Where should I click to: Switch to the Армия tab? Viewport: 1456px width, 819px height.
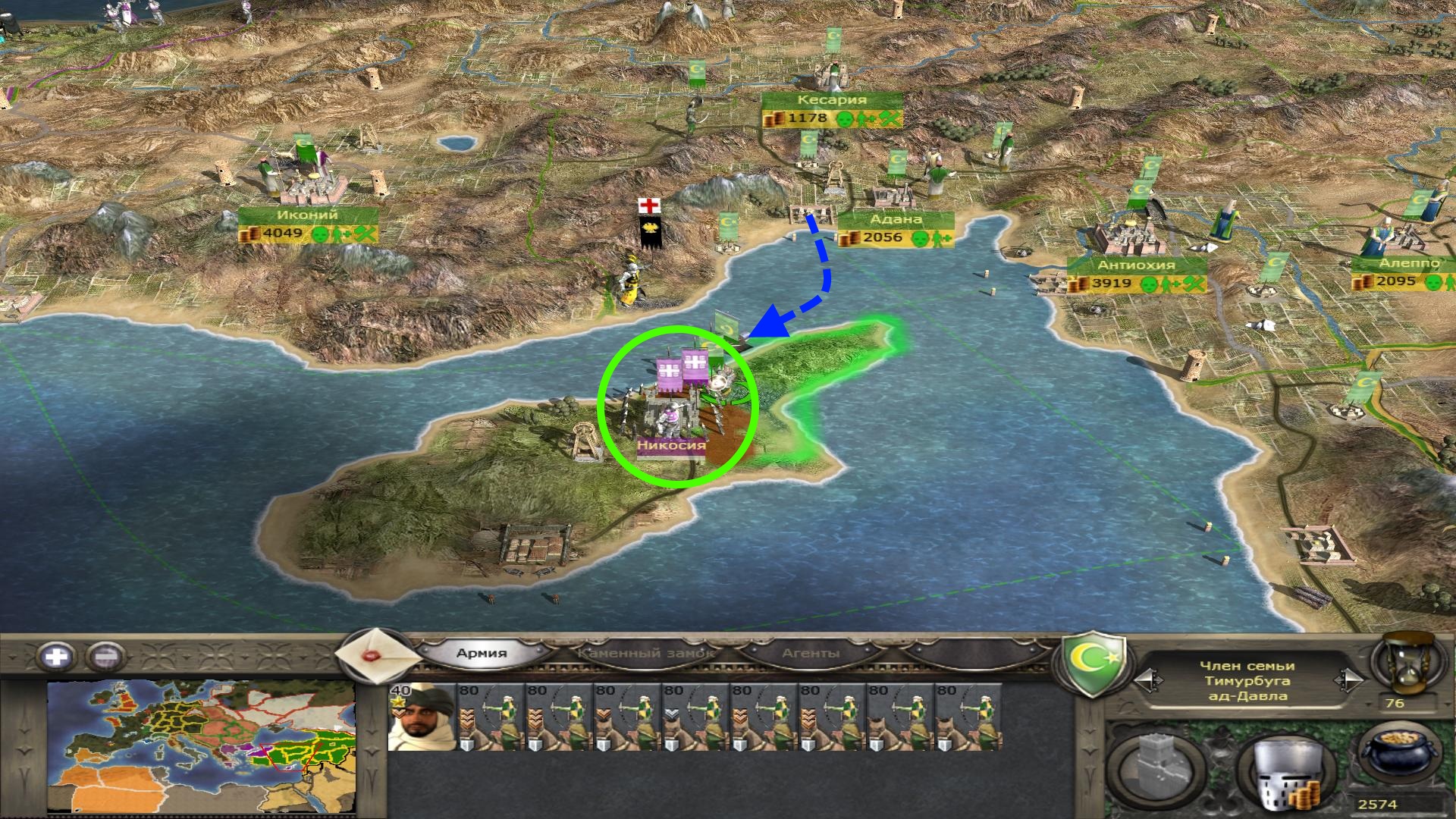(x=482, y=653)
